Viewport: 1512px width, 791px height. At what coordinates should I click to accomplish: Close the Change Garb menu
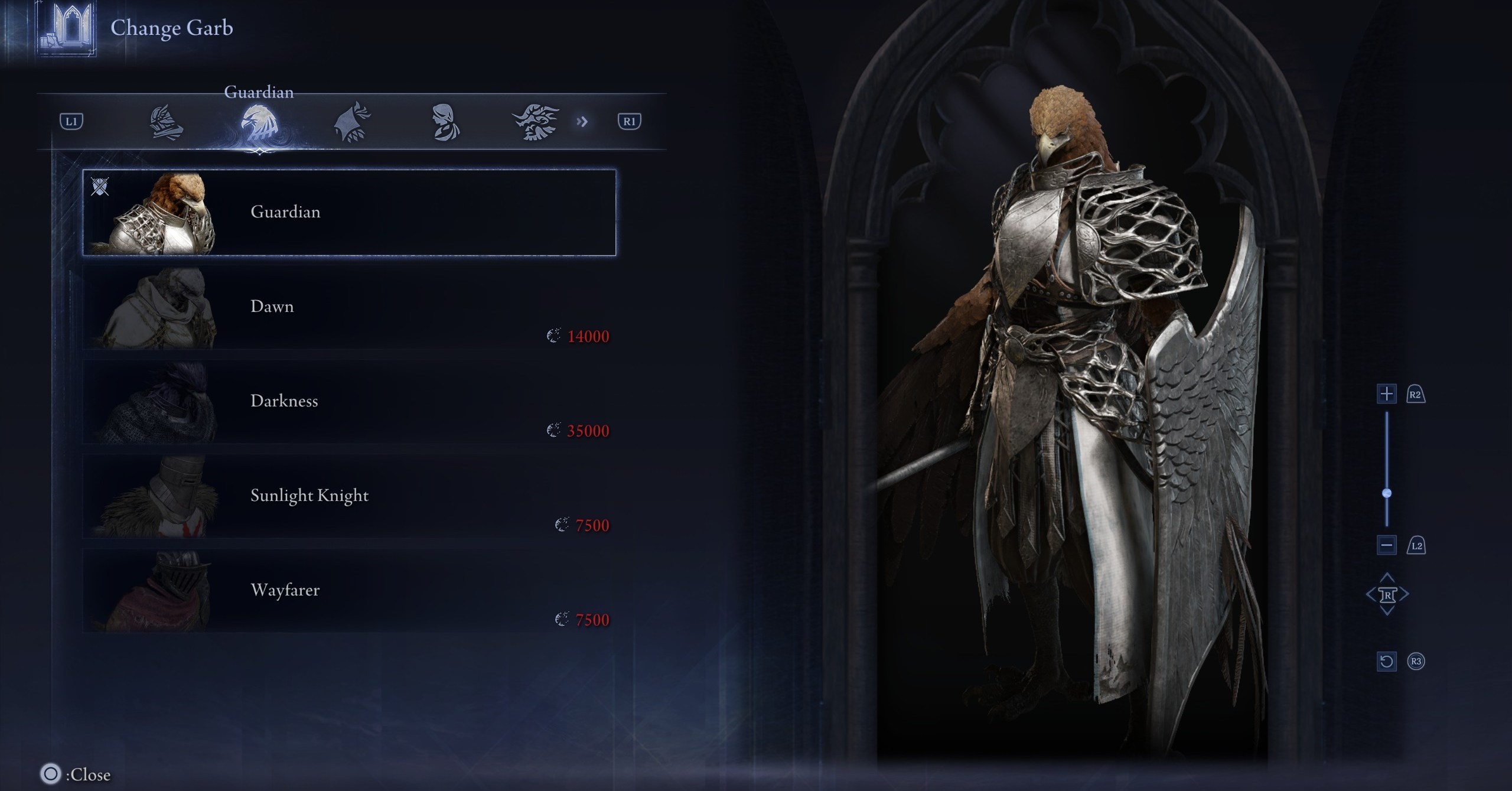coord(51,773)
